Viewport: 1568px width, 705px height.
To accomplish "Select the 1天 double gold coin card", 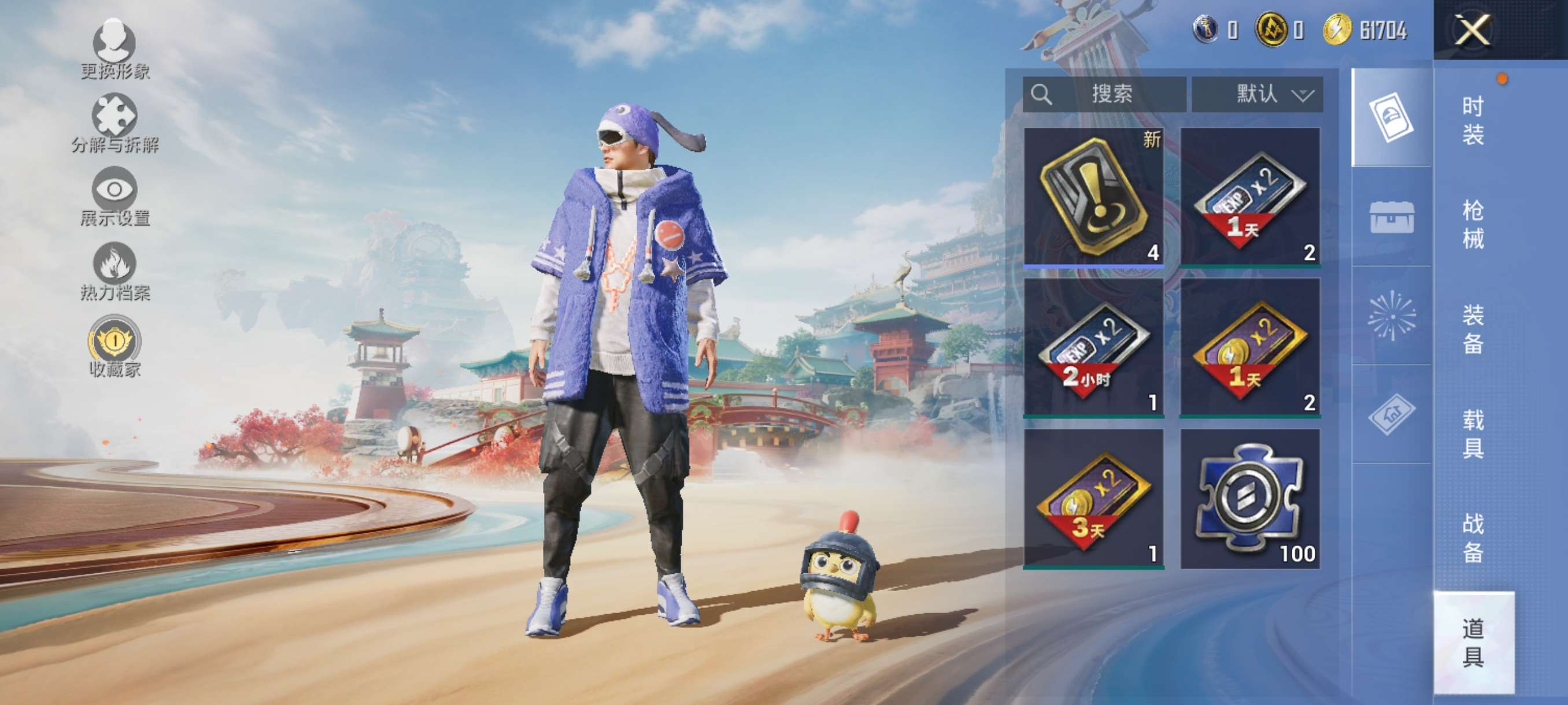I will click(1250, 347).
